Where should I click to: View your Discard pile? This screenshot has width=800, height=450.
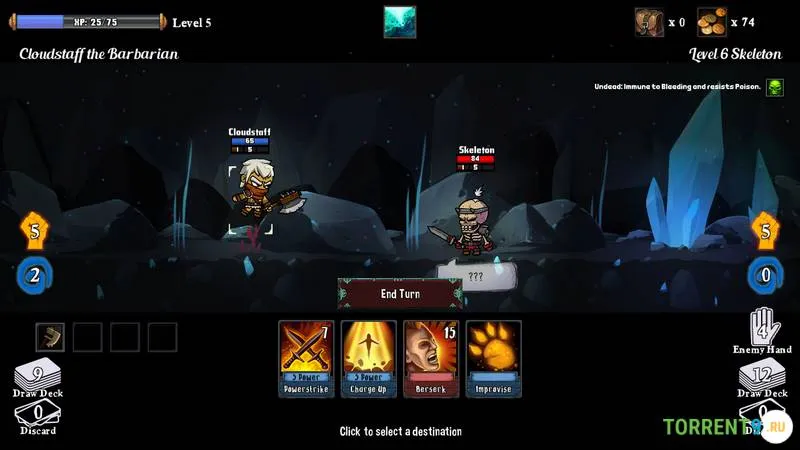(37, 415)
